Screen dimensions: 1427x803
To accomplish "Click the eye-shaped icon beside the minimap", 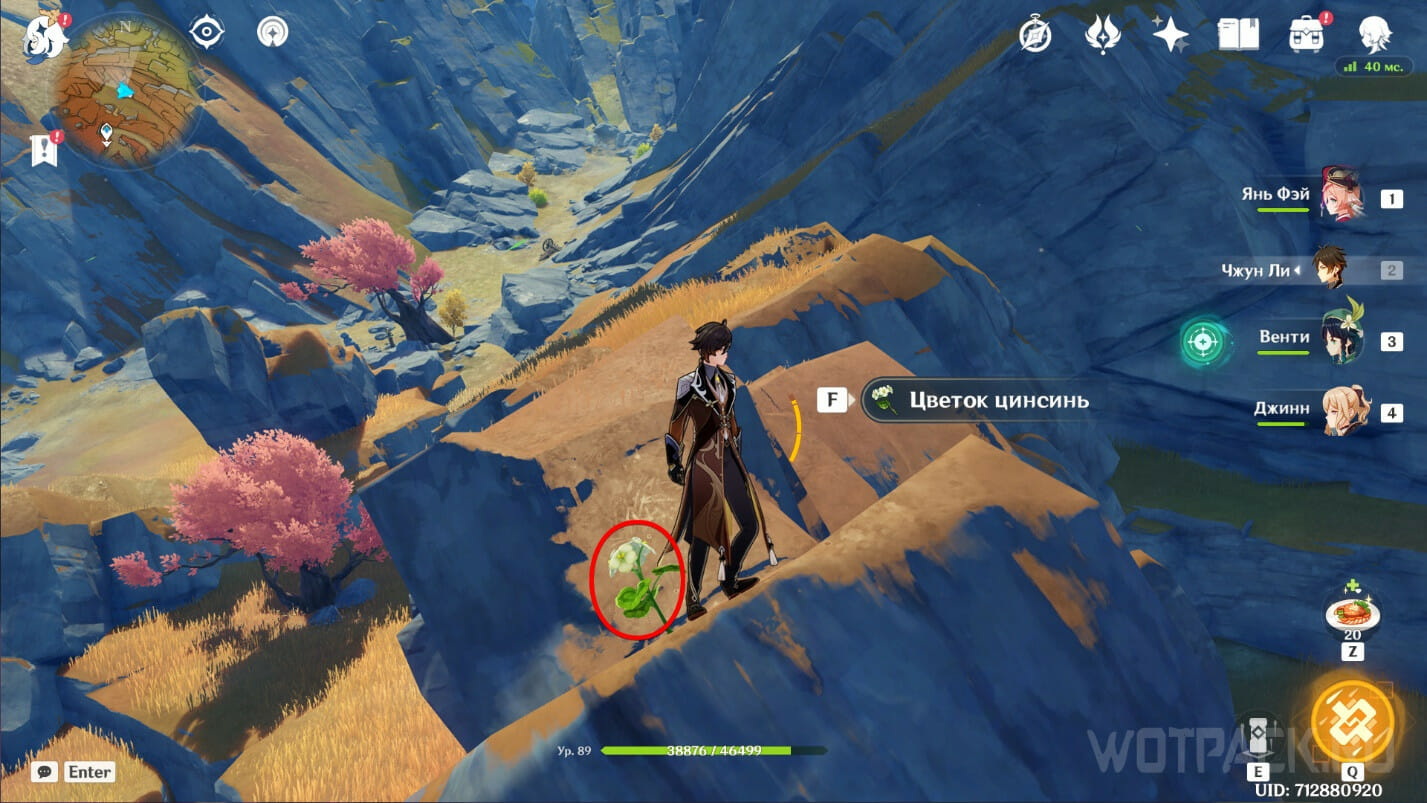I will (x=206, y=33).
